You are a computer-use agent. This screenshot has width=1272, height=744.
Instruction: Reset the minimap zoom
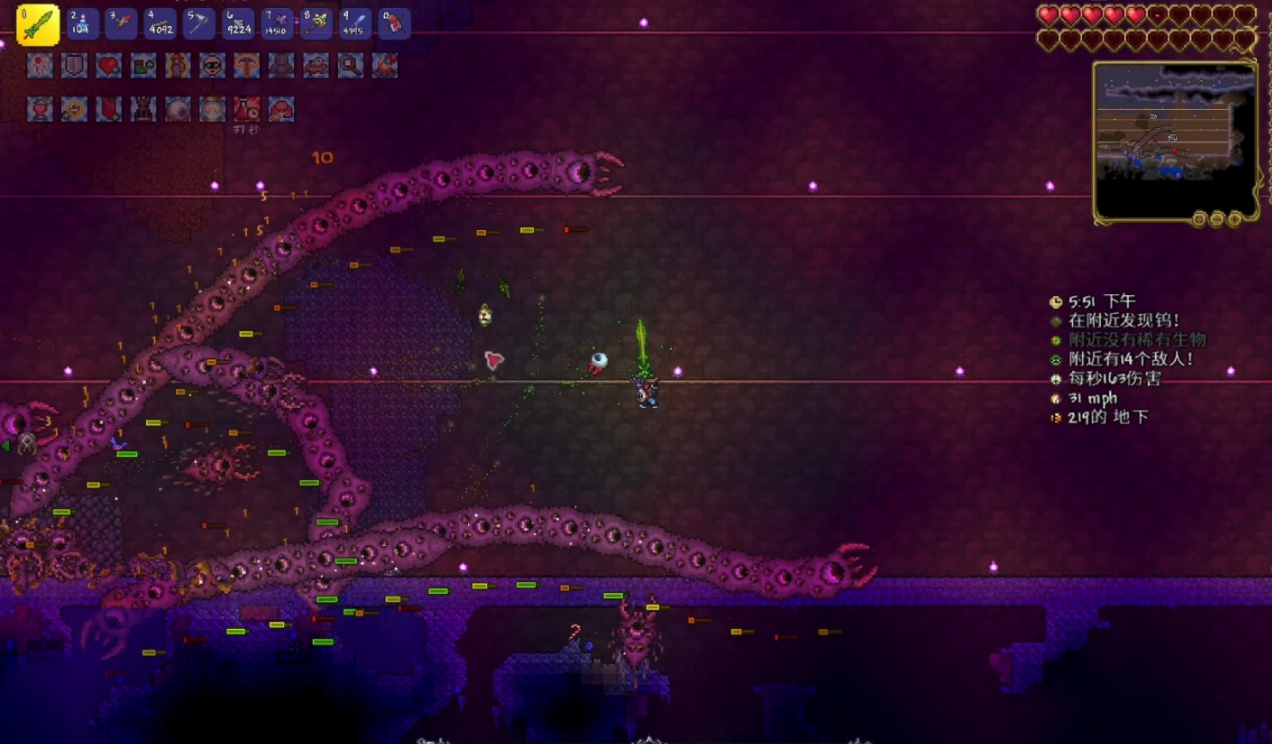tap(1200, 218)
